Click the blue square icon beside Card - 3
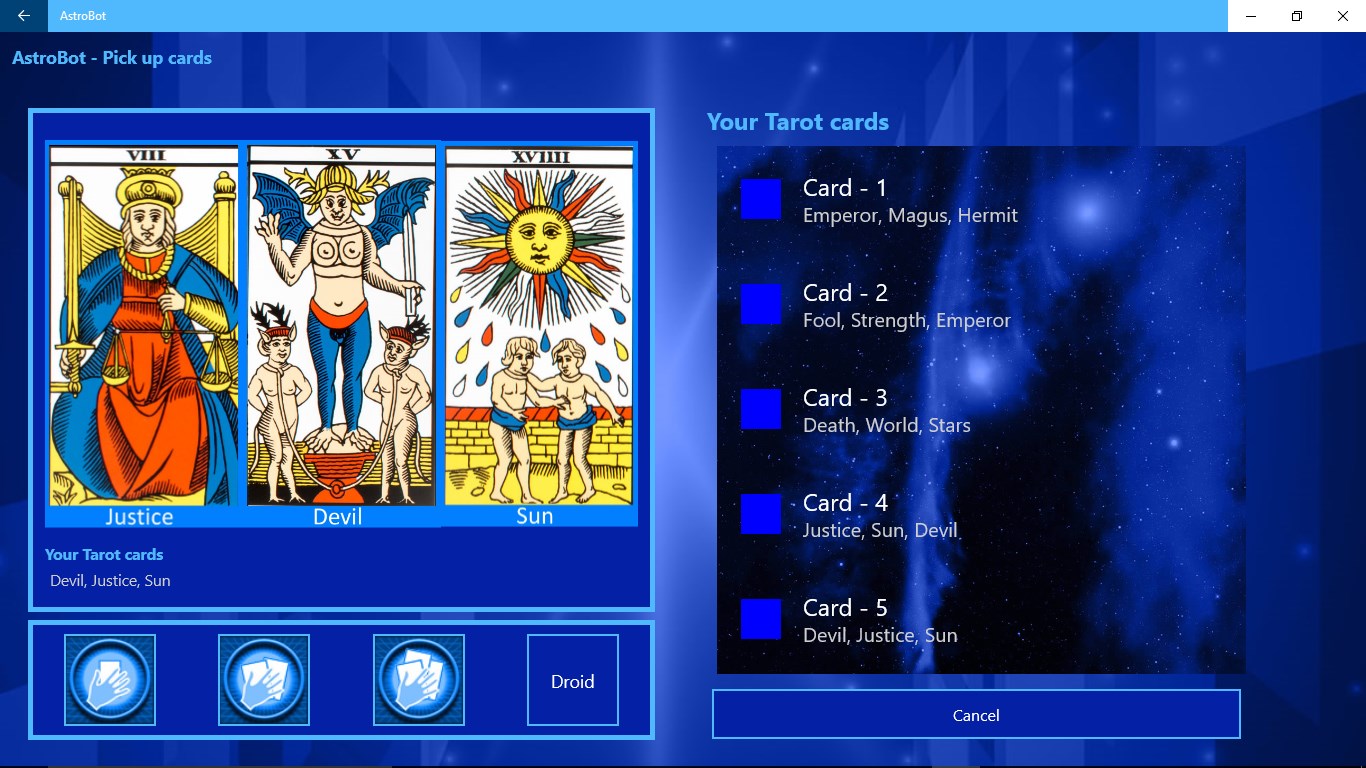This screenshot has height=768, width=1366. 760,409
